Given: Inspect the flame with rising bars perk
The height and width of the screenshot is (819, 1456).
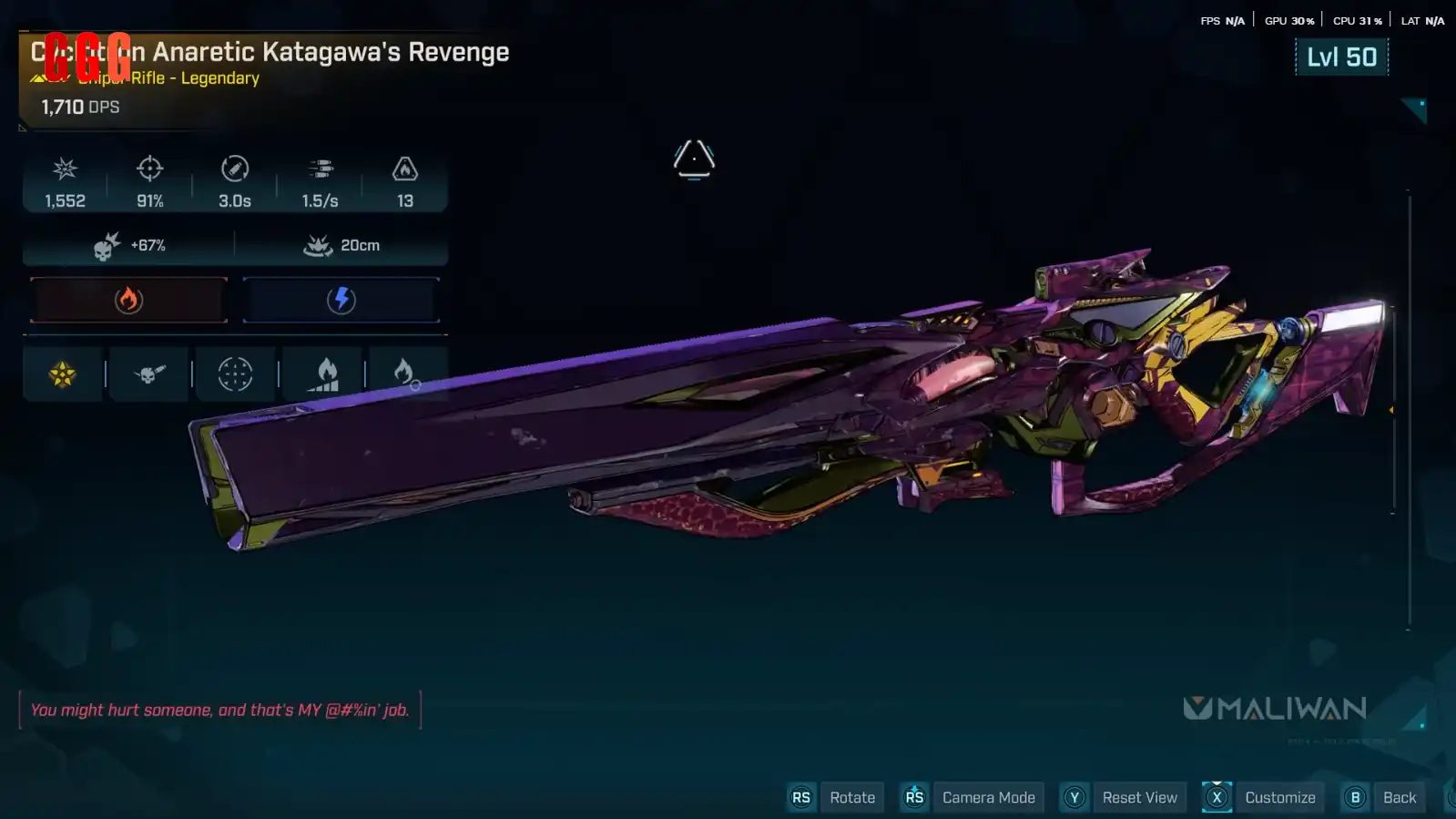Looking at the screenshot, I should click(x=324, y=374).
